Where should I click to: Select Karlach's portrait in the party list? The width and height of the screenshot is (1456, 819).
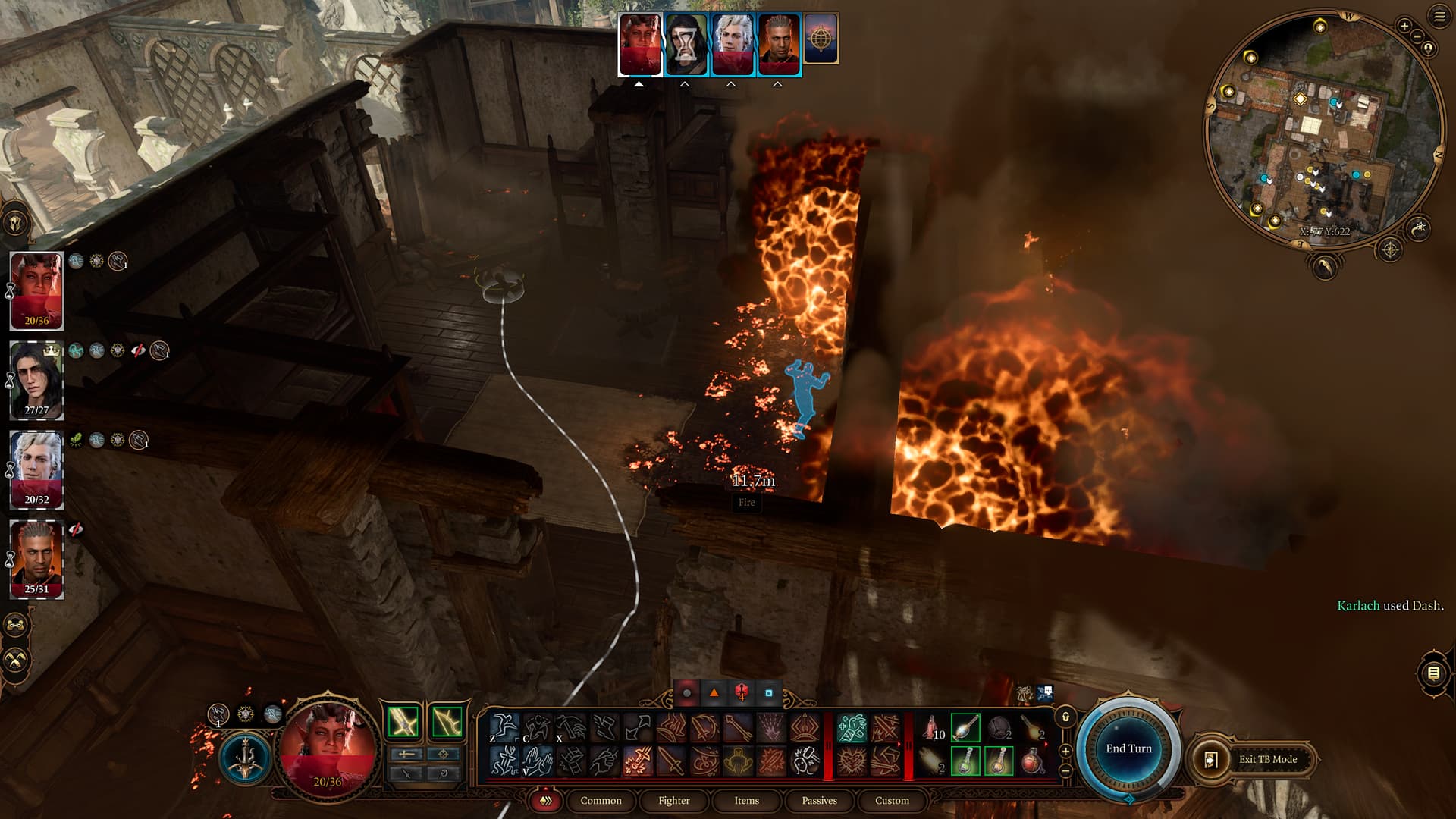36,290
